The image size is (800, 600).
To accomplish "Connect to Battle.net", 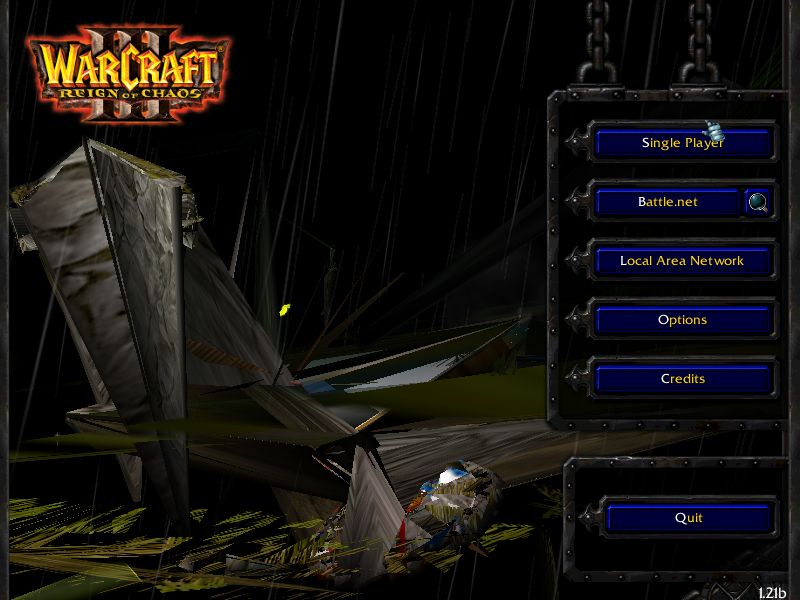I will point(668,202).
